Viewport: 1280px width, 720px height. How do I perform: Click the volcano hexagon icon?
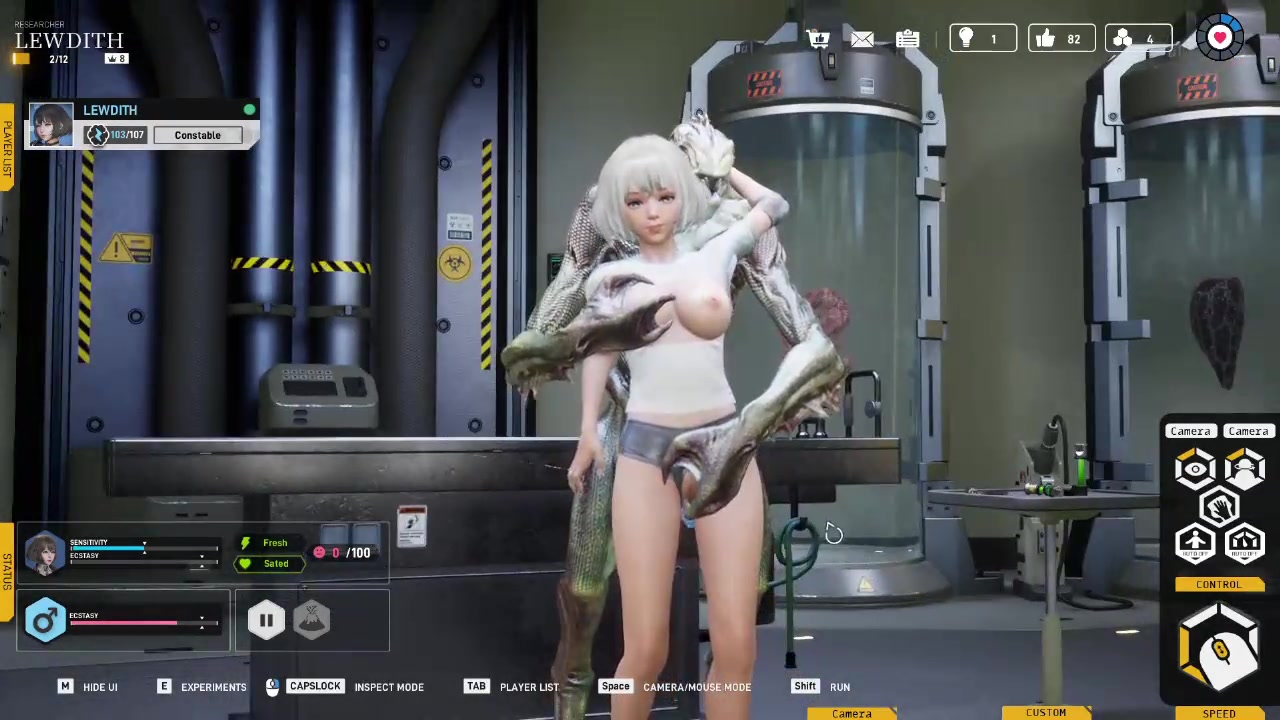click(x=312, y=621)
